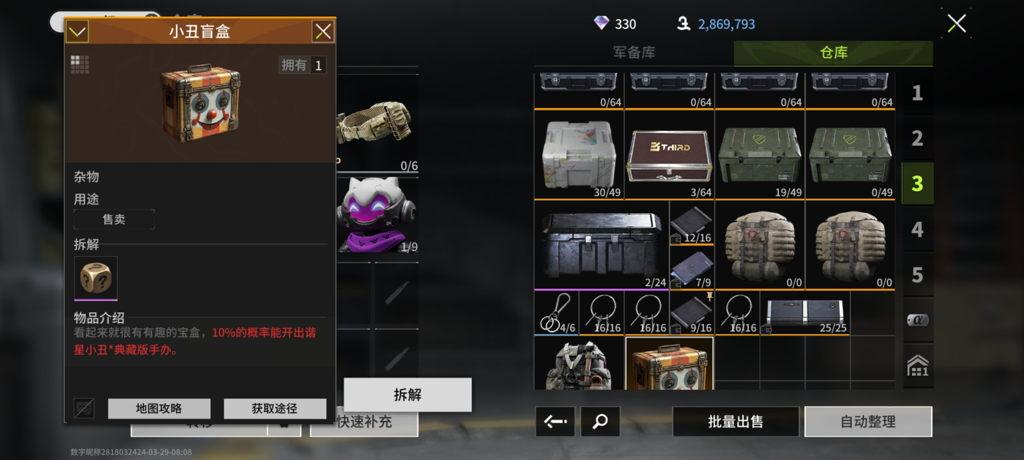The image size is (1024, 460).
Task: Select the dice disassembly reward icon
Action: (96, 277)
